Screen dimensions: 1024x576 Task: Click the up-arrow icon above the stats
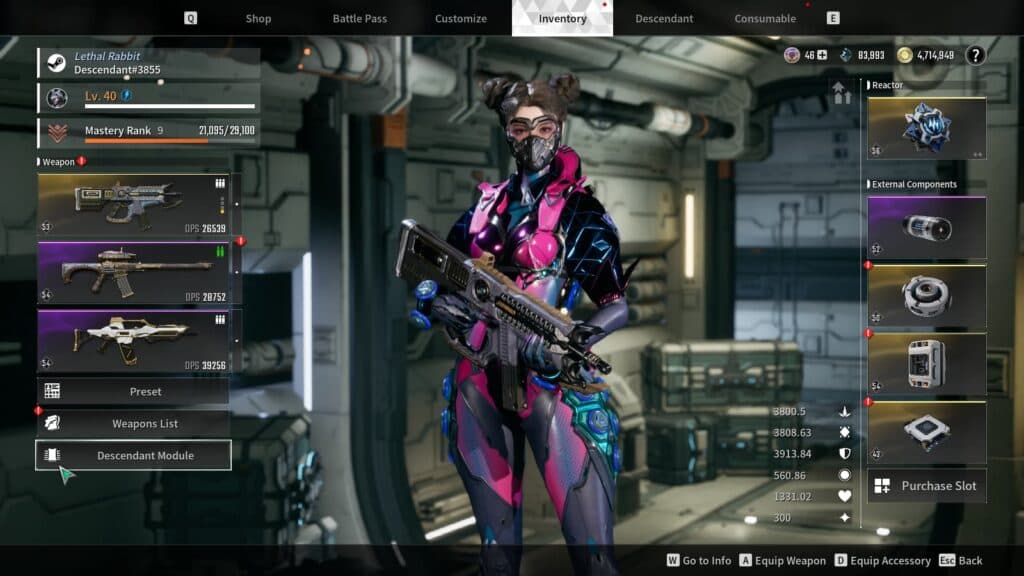click(841, 93)
